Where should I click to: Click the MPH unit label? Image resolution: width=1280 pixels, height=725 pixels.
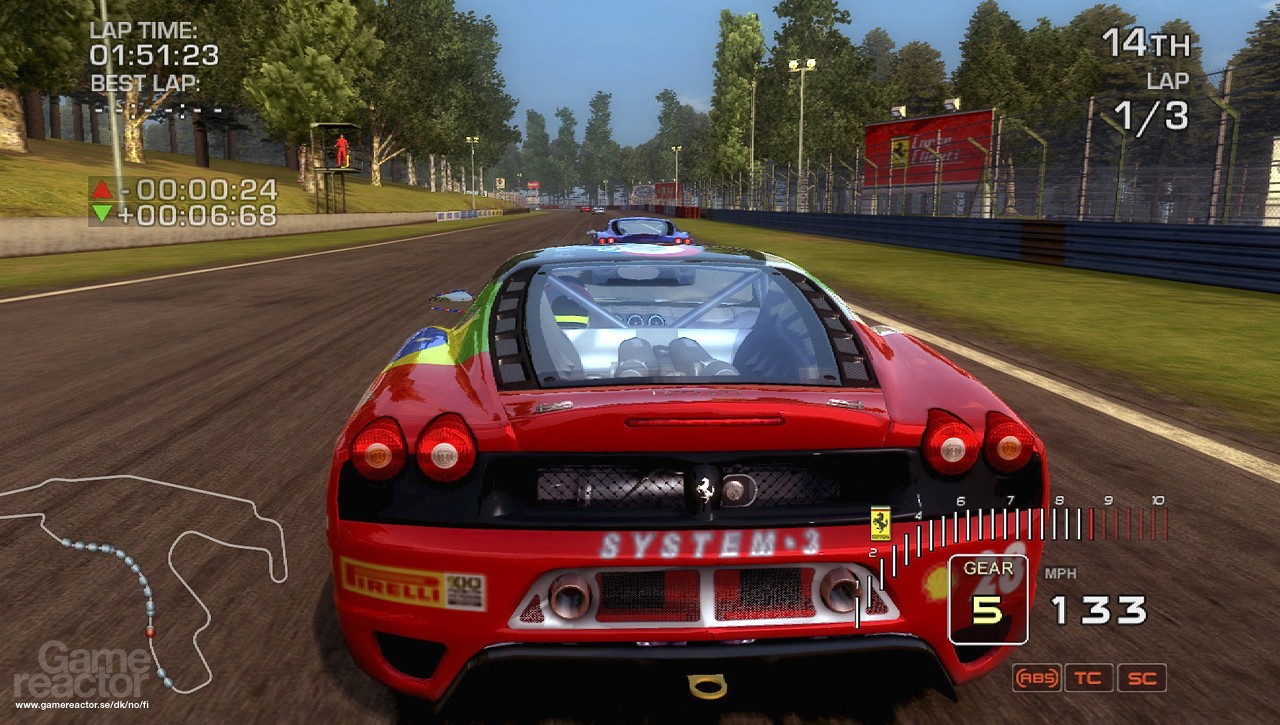click(1063, 573)
